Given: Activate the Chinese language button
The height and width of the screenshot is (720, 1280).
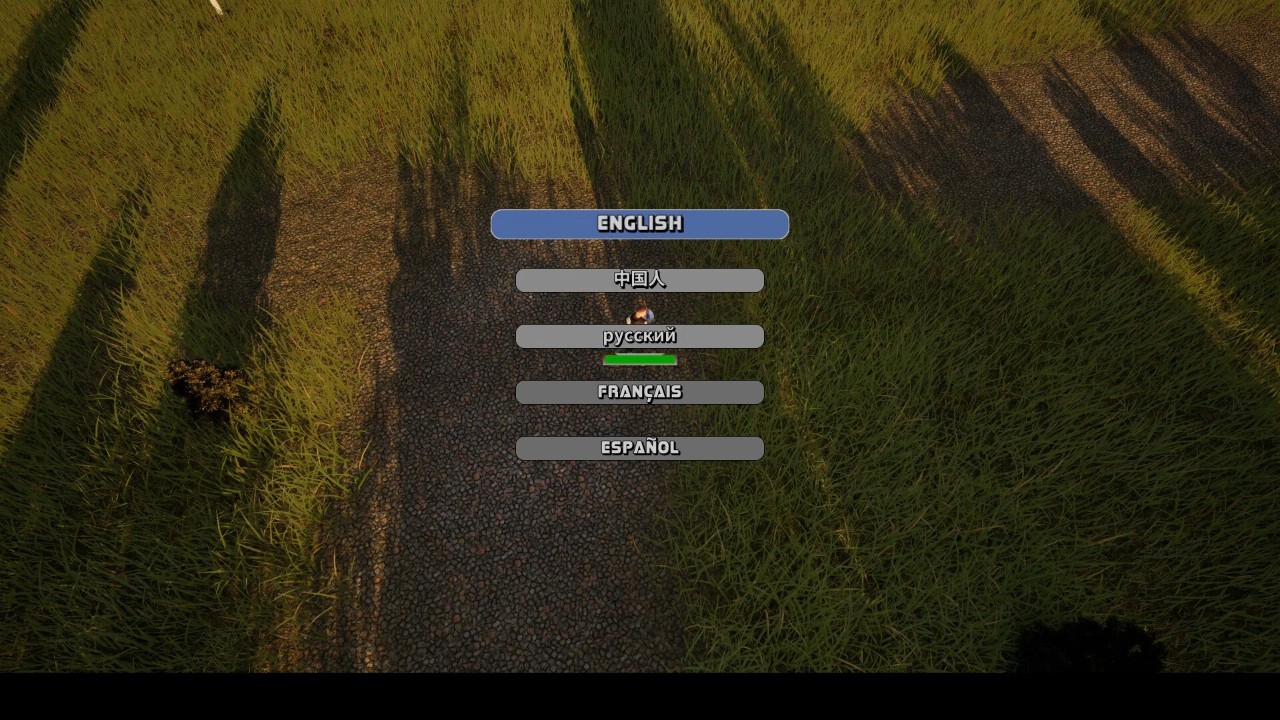Looking at the screenshot, I should click(x=640, y=280).
